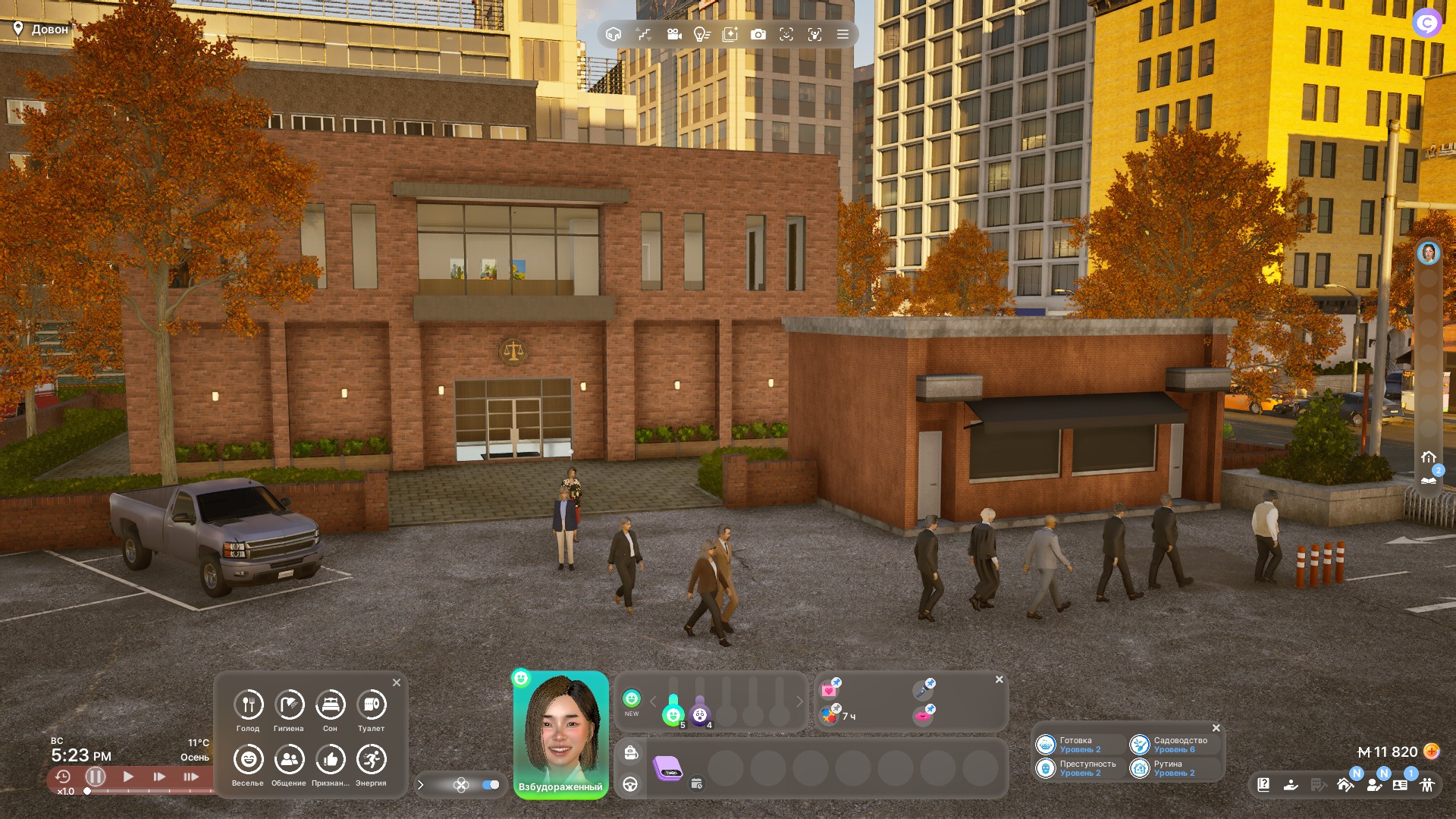
Task: Add money with the orange plus button
Action: tap(1431, 752)
